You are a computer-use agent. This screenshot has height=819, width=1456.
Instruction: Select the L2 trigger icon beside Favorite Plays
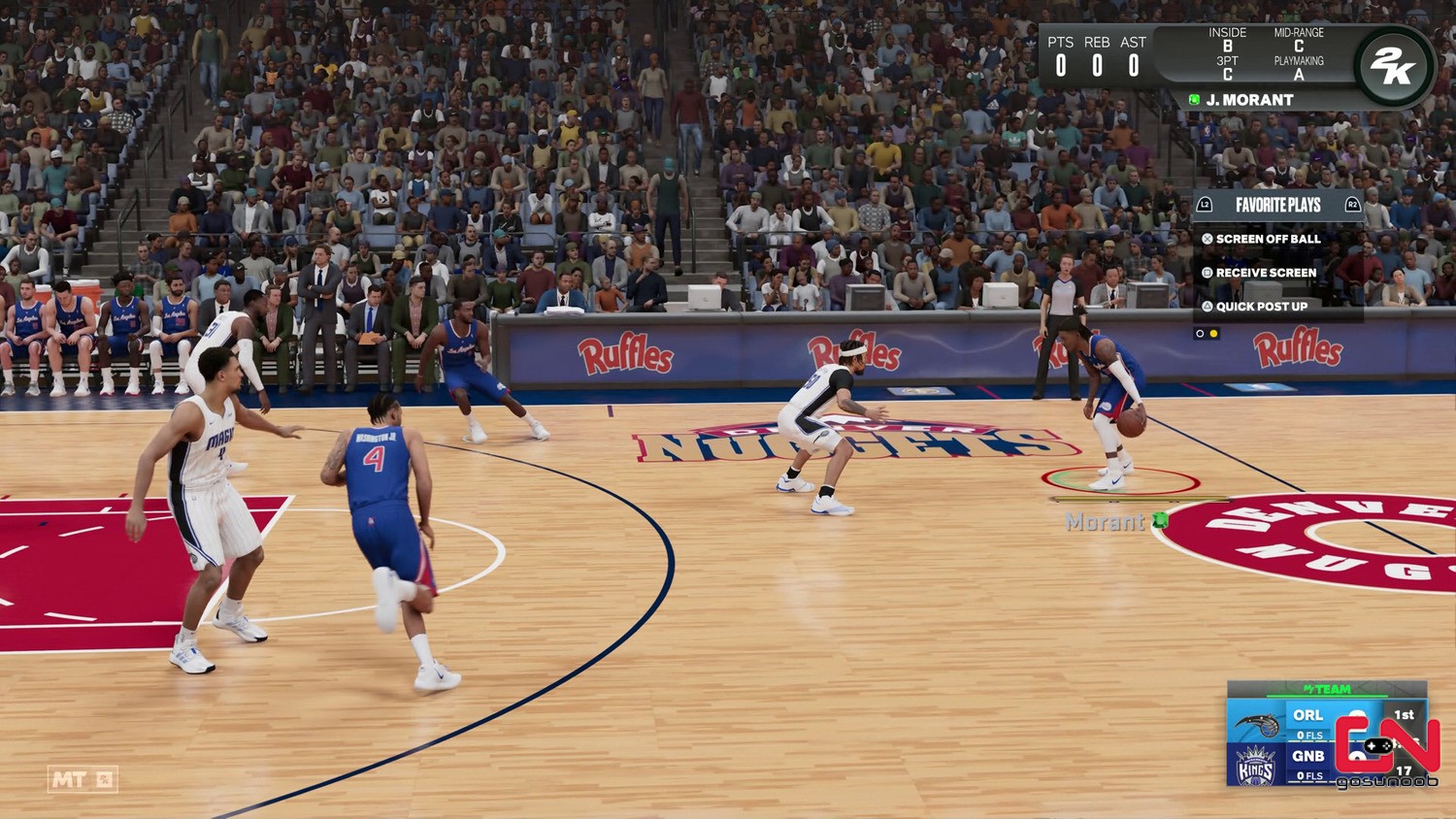[x=1206, y=205]
